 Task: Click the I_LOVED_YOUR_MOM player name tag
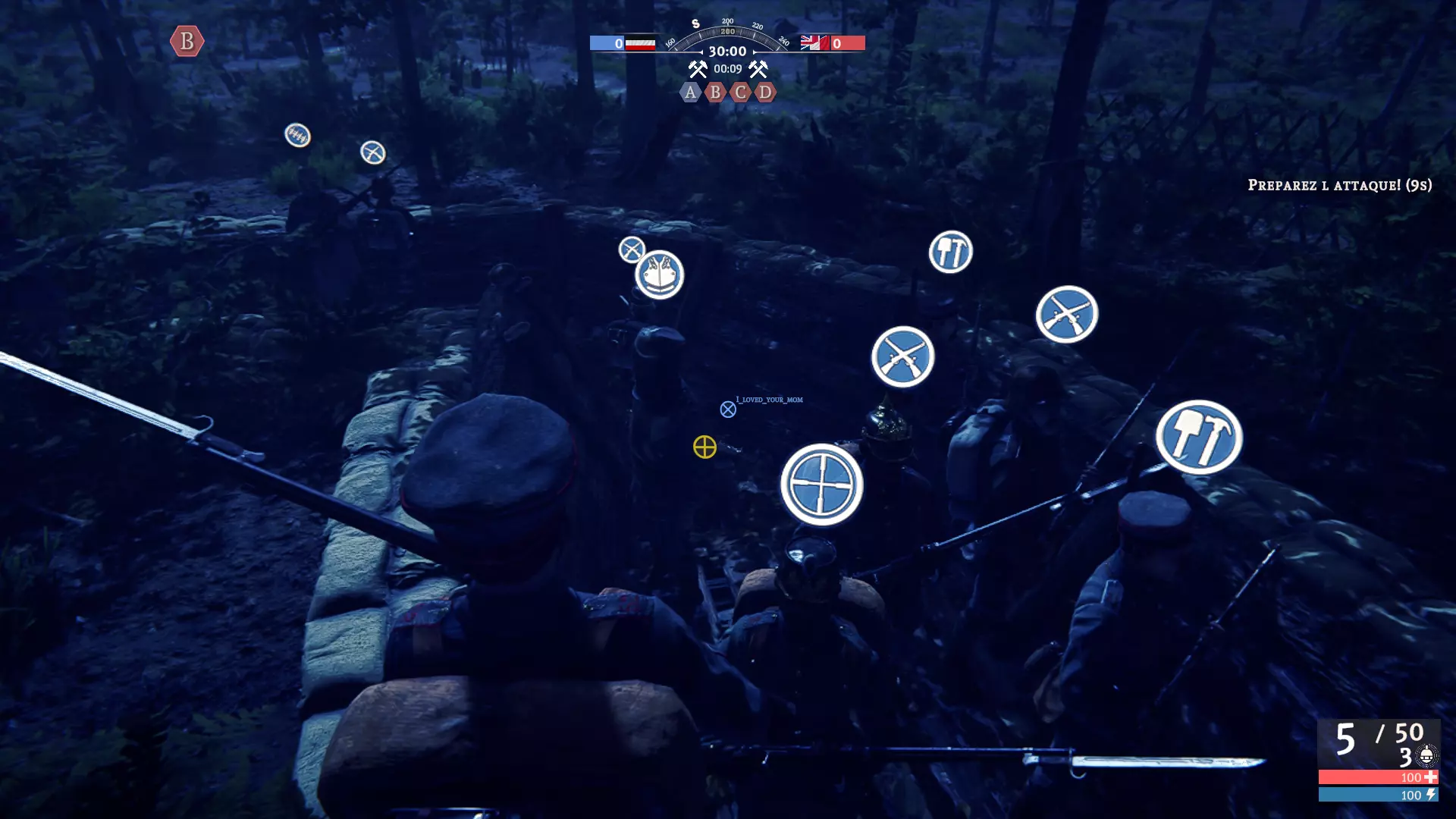tap(769, 400)
